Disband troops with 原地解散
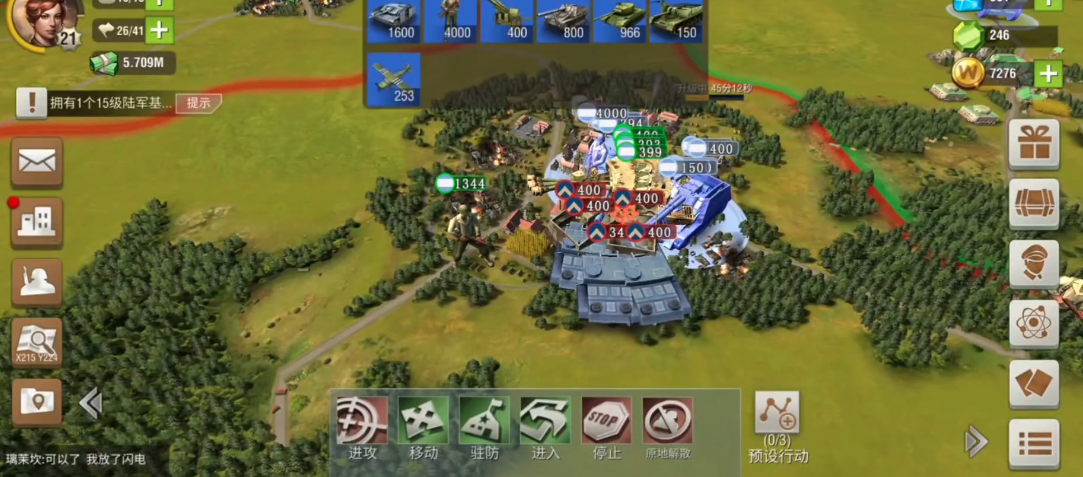 [x=667, y=428]
